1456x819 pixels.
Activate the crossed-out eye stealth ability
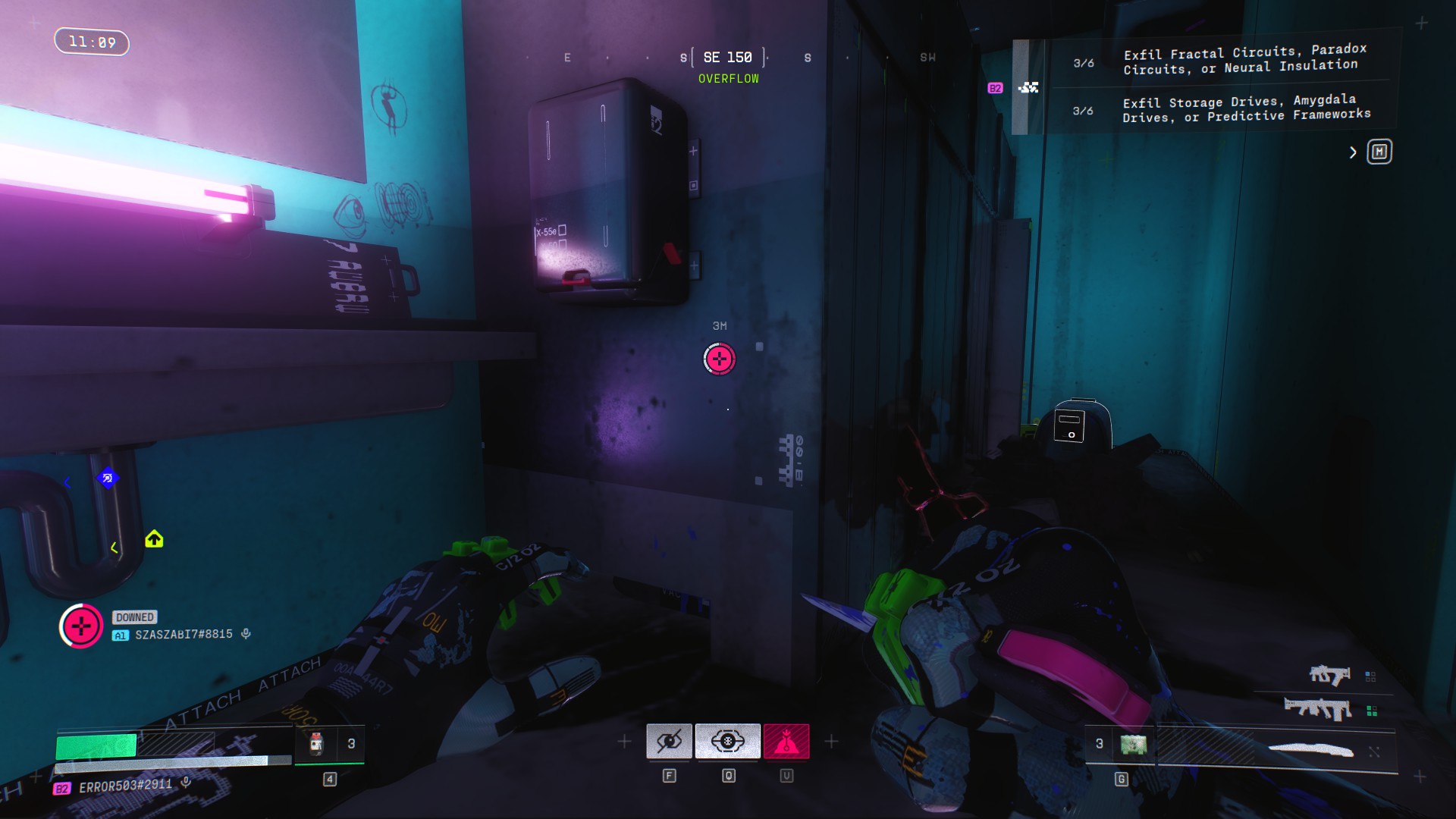tap(669, 741)
